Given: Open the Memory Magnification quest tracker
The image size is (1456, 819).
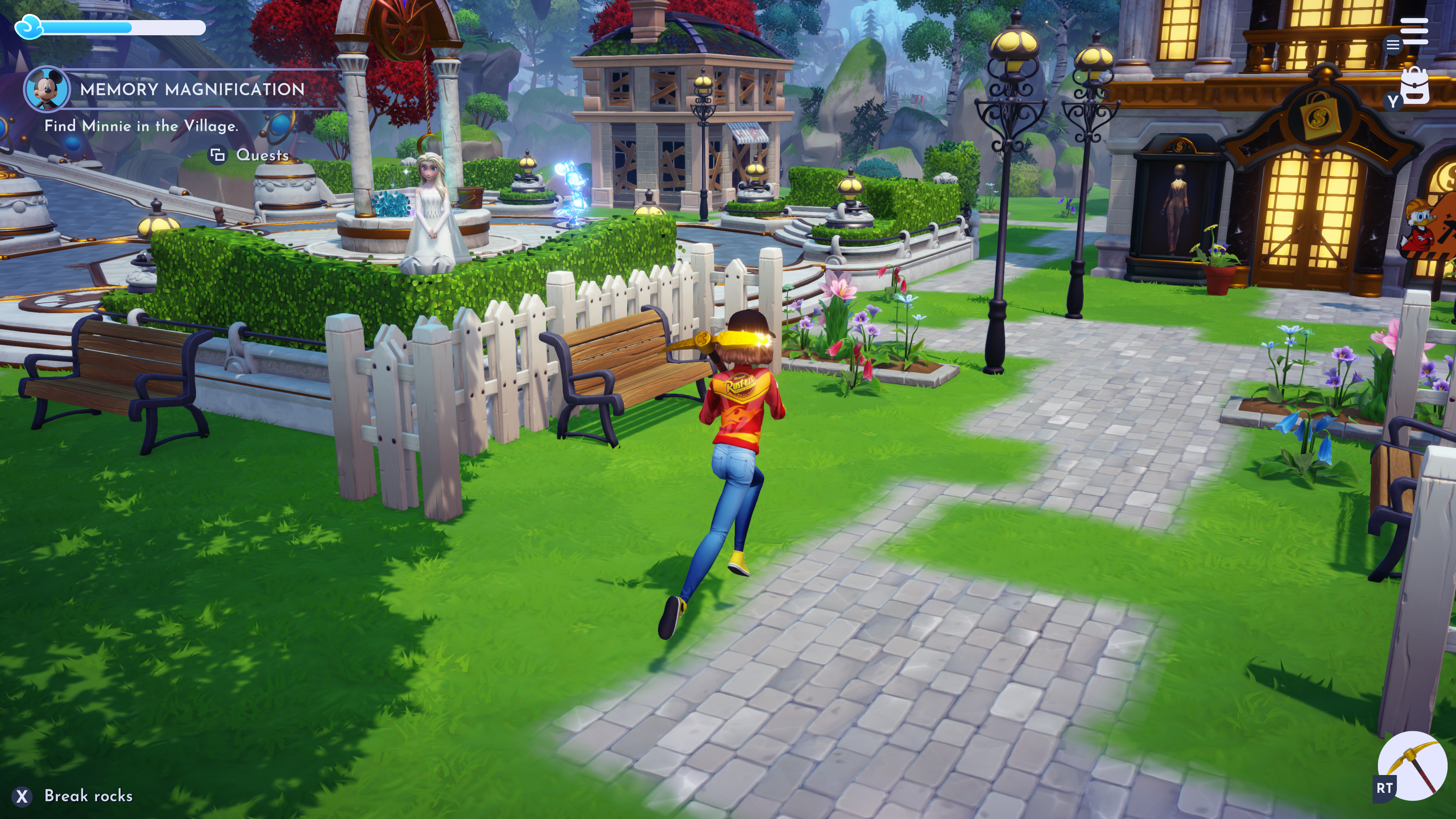Looking at the screenshot, I should [192, 89].
